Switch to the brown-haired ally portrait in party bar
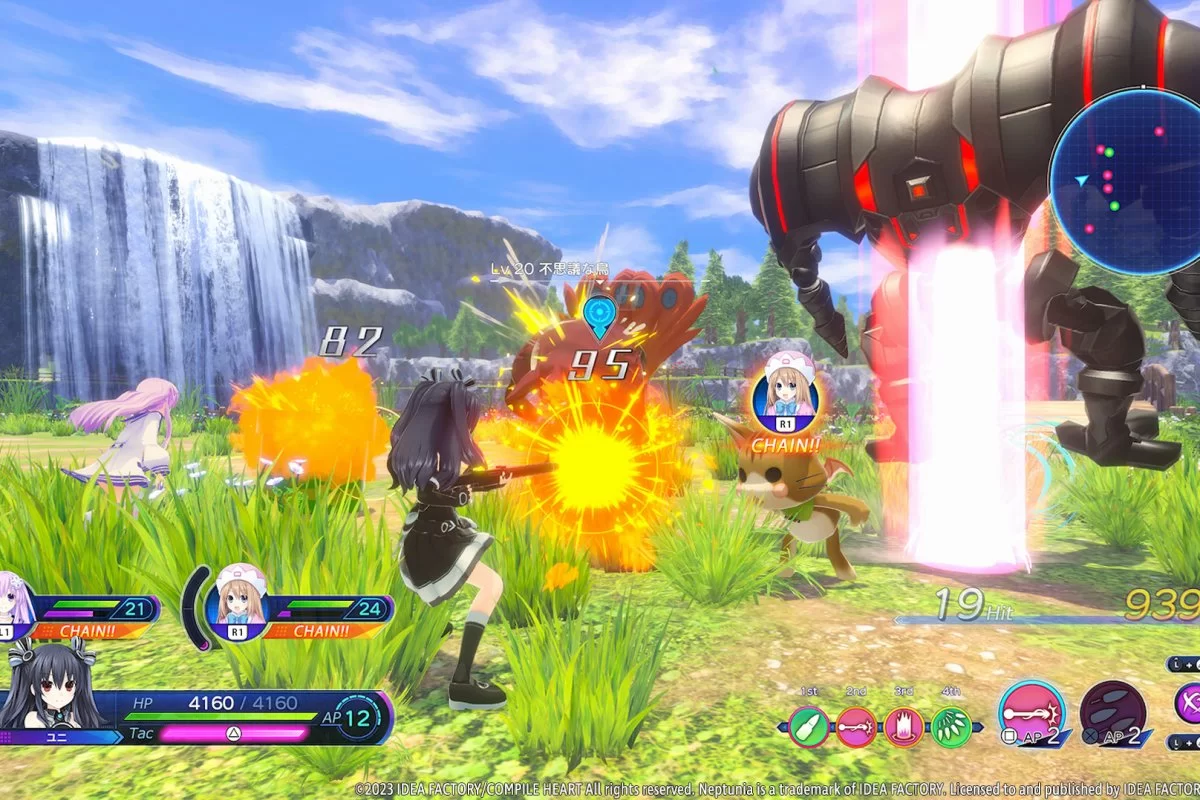Viewport: 1200px width, 800px height. click(x=236, y=602)
